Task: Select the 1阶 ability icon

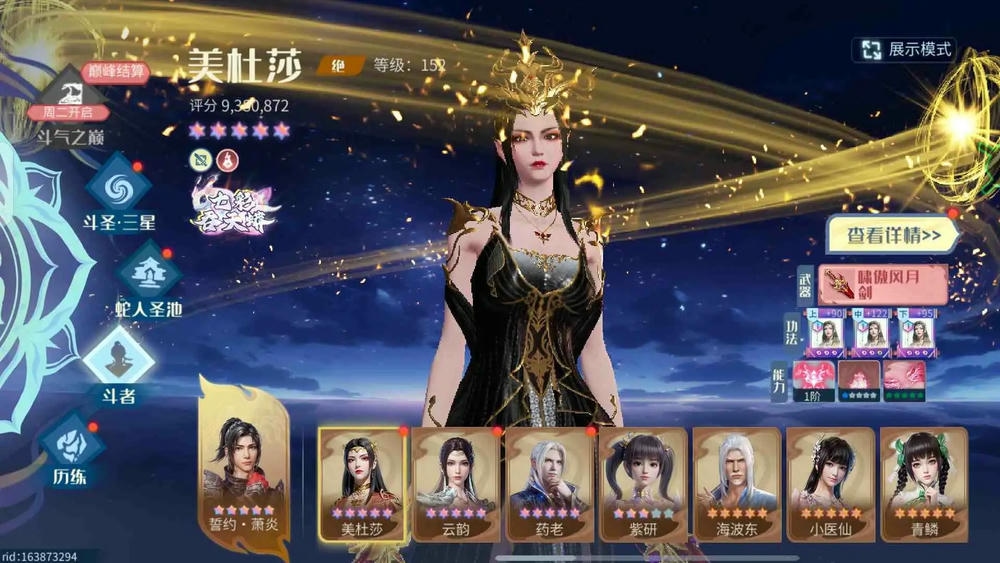Action: [x=813, y=380]
